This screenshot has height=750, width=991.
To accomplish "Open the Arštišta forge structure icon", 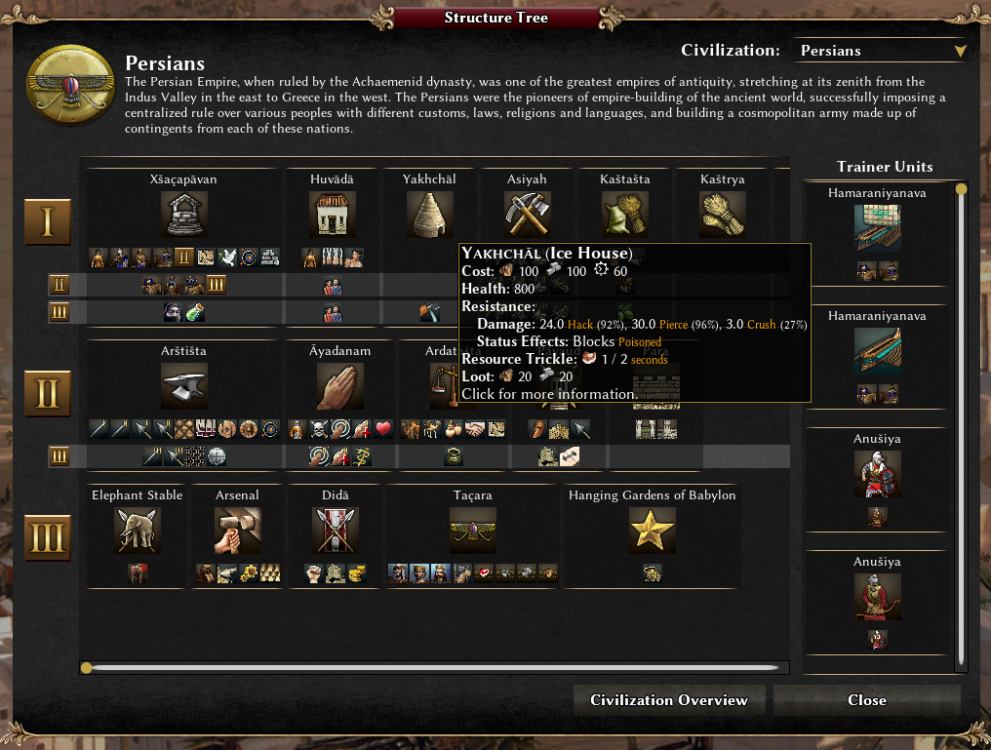I will (x=184, y=386).
